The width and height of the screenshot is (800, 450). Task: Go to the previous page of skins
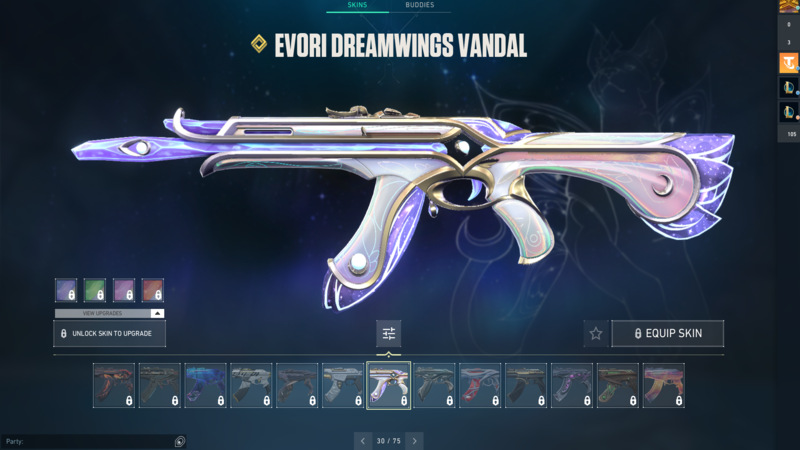click(x=363, y=441)
